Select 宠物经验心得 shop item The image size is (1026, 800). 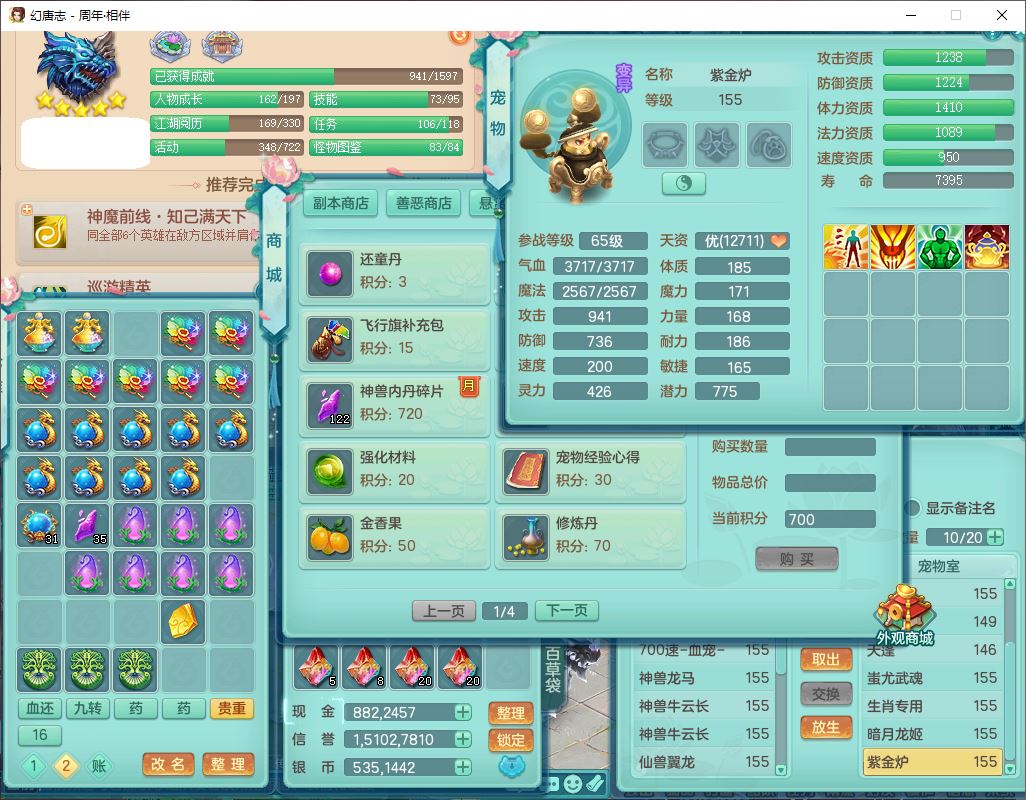click(591, 469)
